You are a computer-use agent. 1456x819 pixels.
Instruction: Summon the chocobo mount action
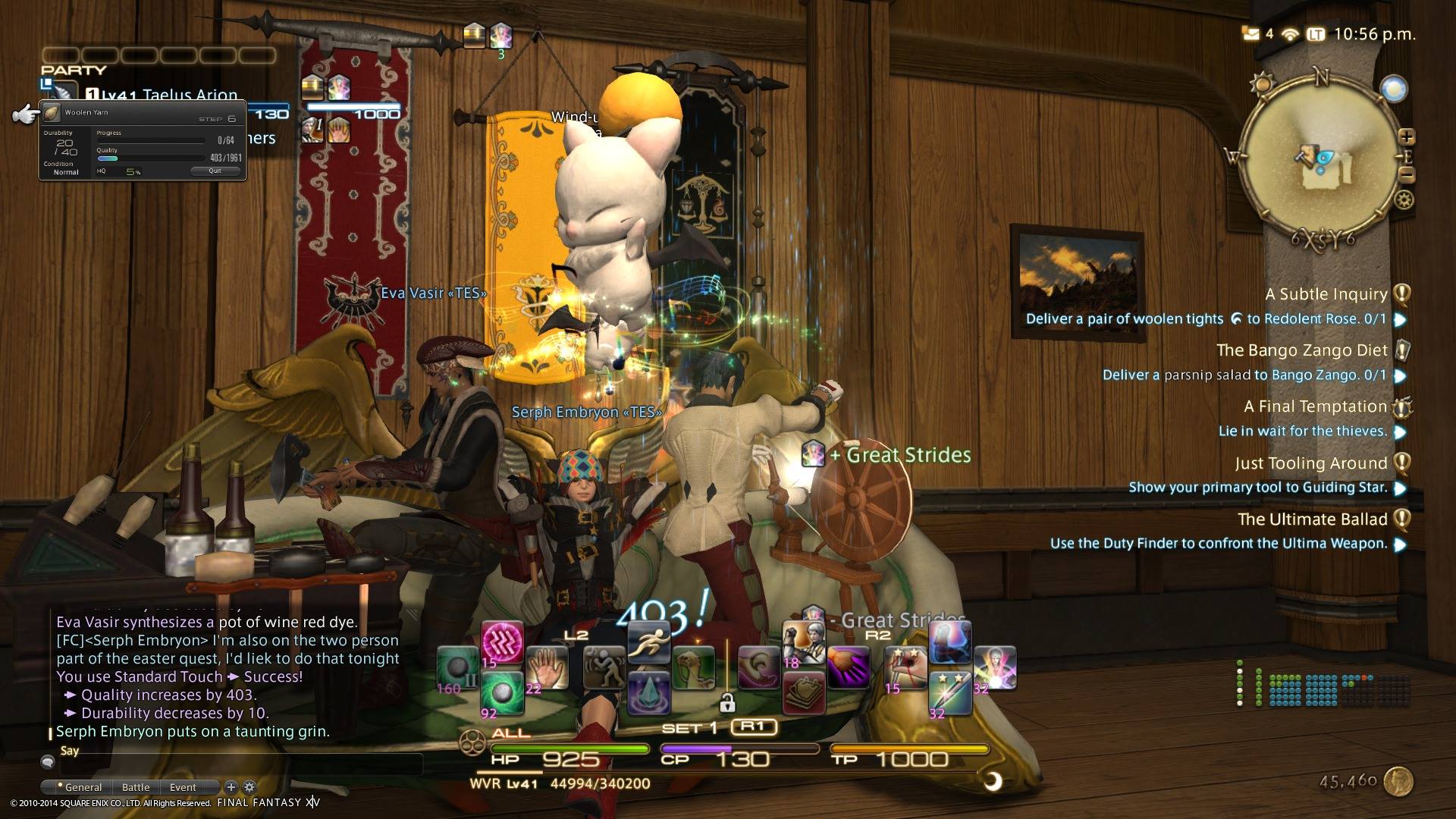[x=694, y=667]
